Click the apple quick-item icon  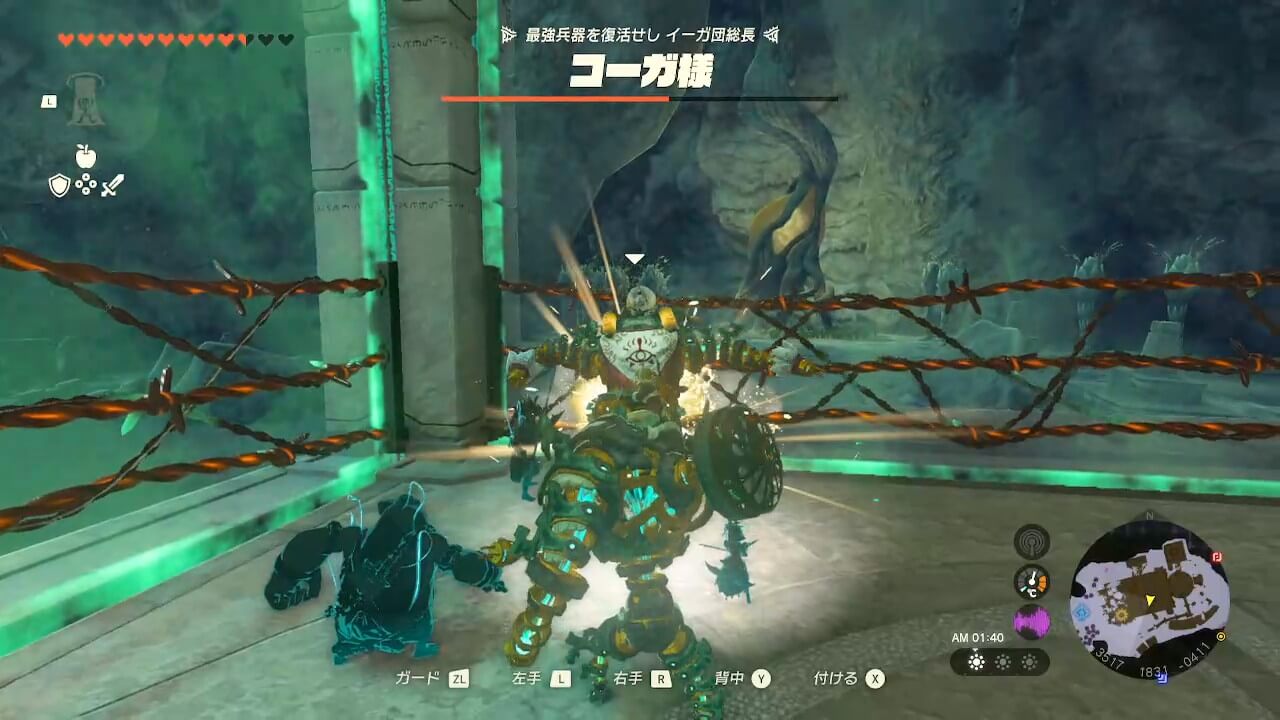tap(86, 156)
